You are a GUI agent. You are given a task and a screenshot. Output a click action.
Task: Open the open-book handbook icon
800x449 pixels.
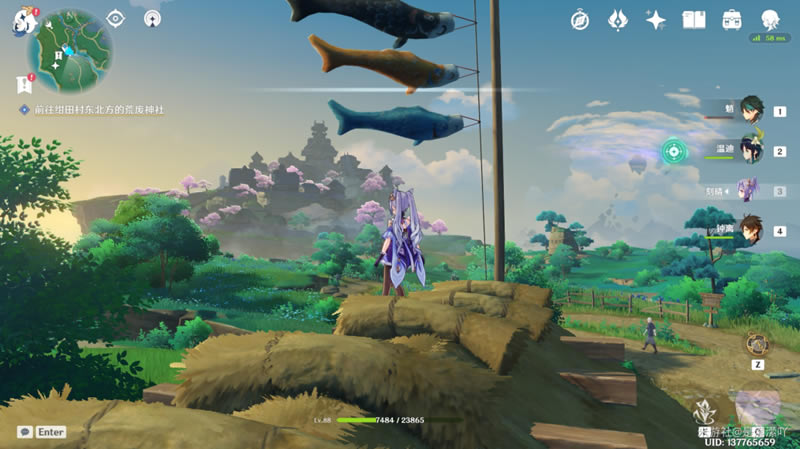pyautogui.click(x=694, y=19)
